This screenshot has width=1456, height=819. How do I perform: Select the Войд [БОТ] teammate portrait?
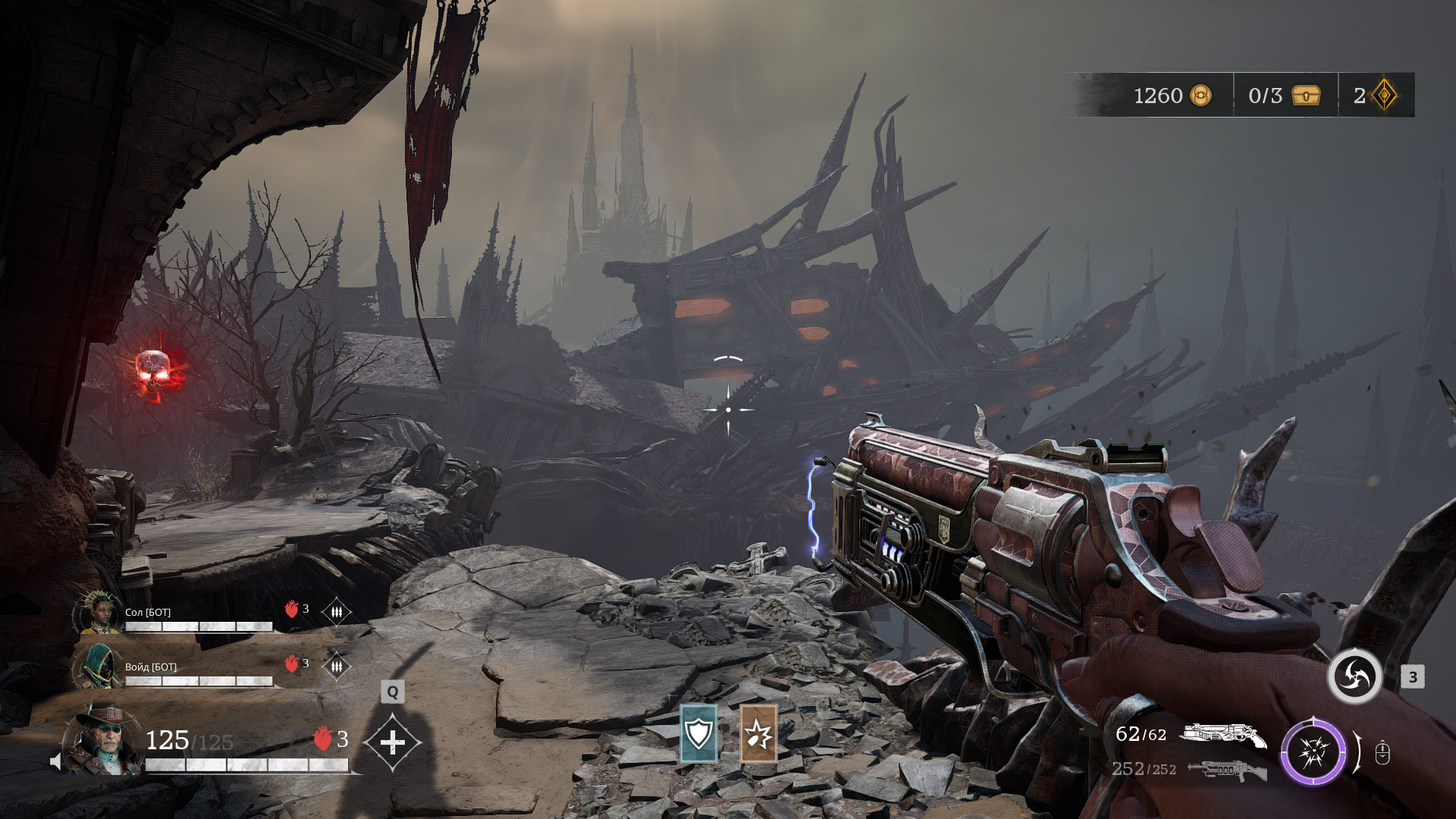[x=98, y=667]
